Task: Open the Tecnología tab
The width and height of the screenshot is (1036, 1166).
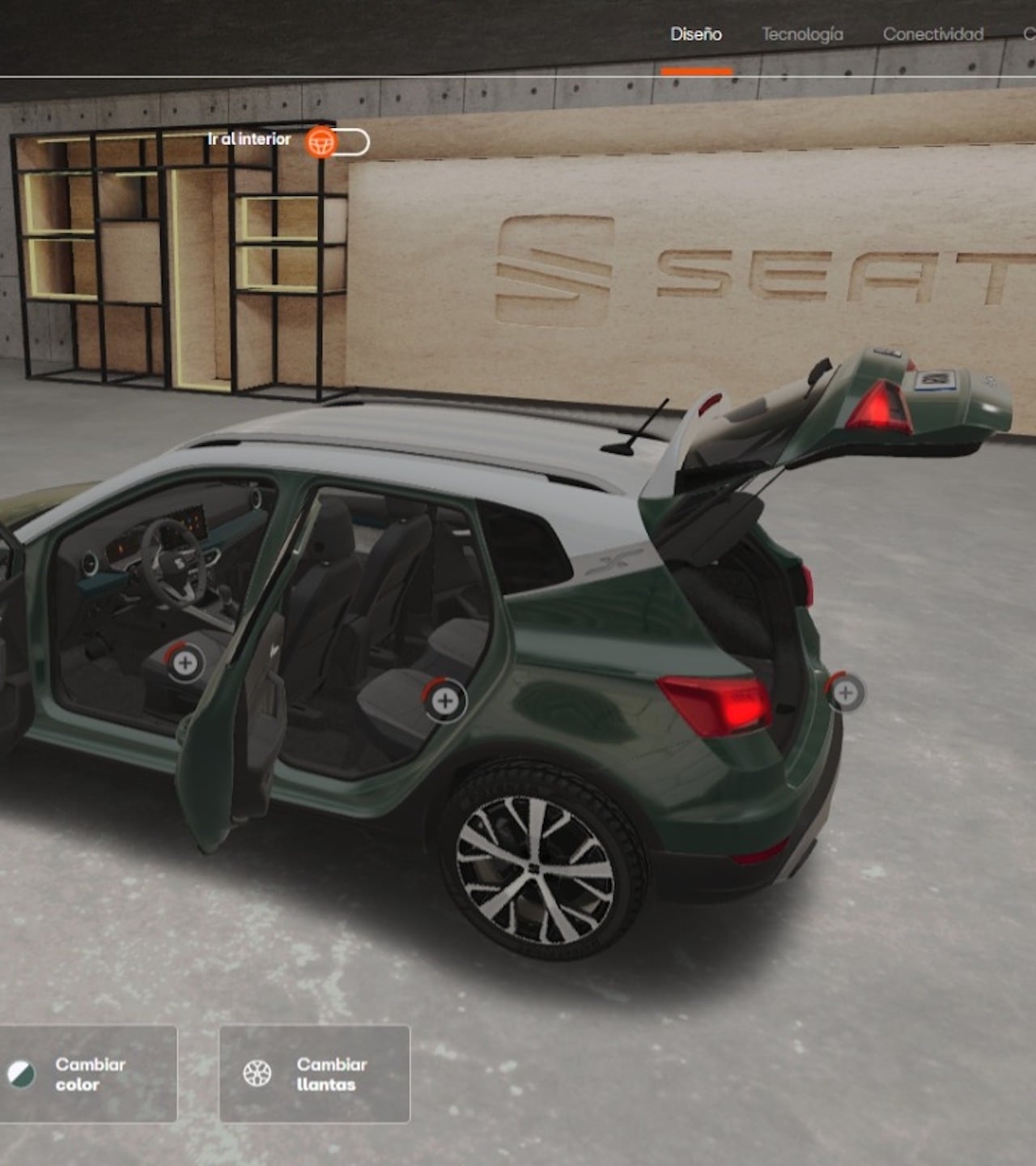Action: tap(802, 34)
